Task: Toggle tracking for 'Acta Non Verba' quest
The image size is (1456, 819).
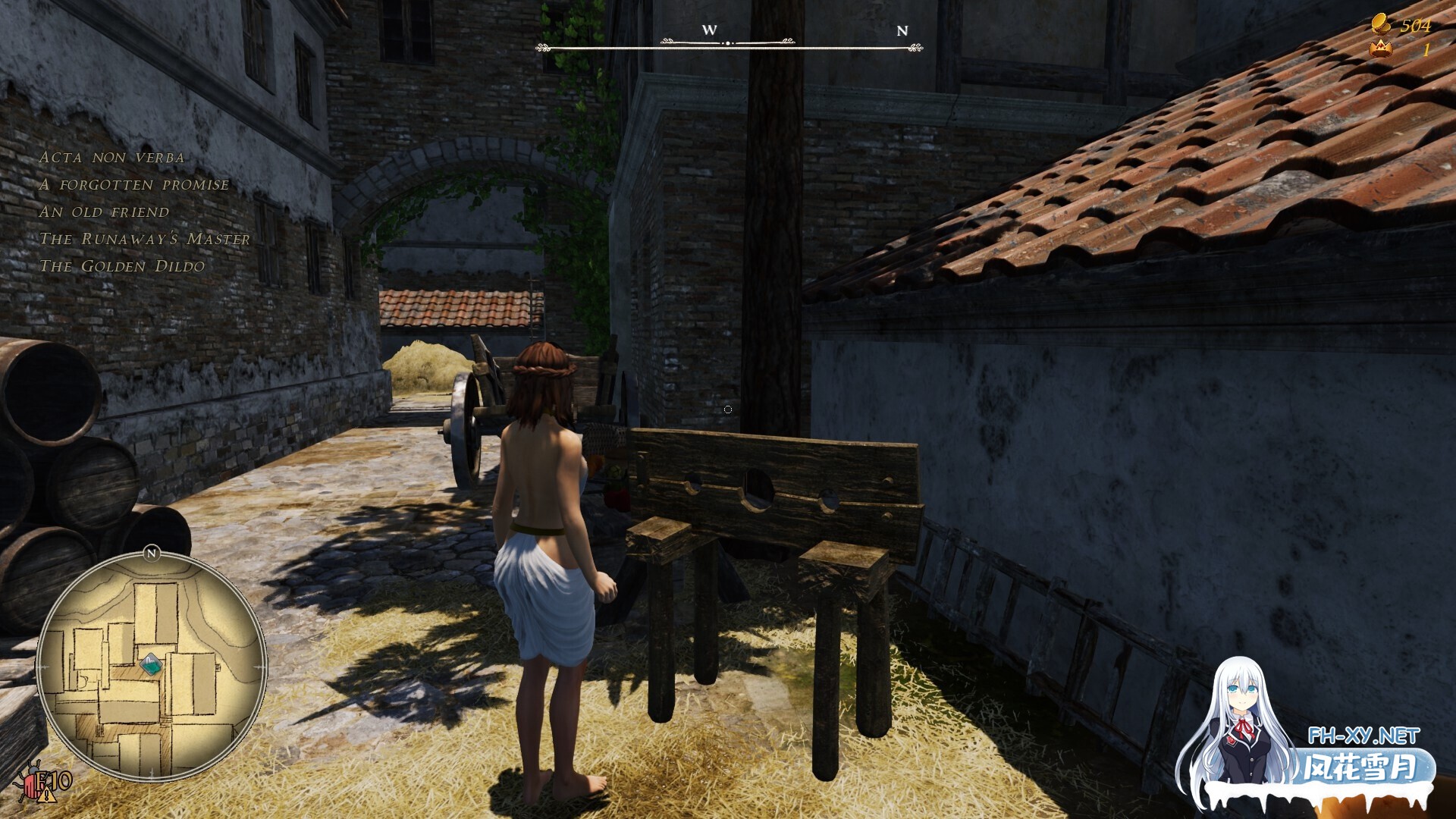Action: (112, 157)
